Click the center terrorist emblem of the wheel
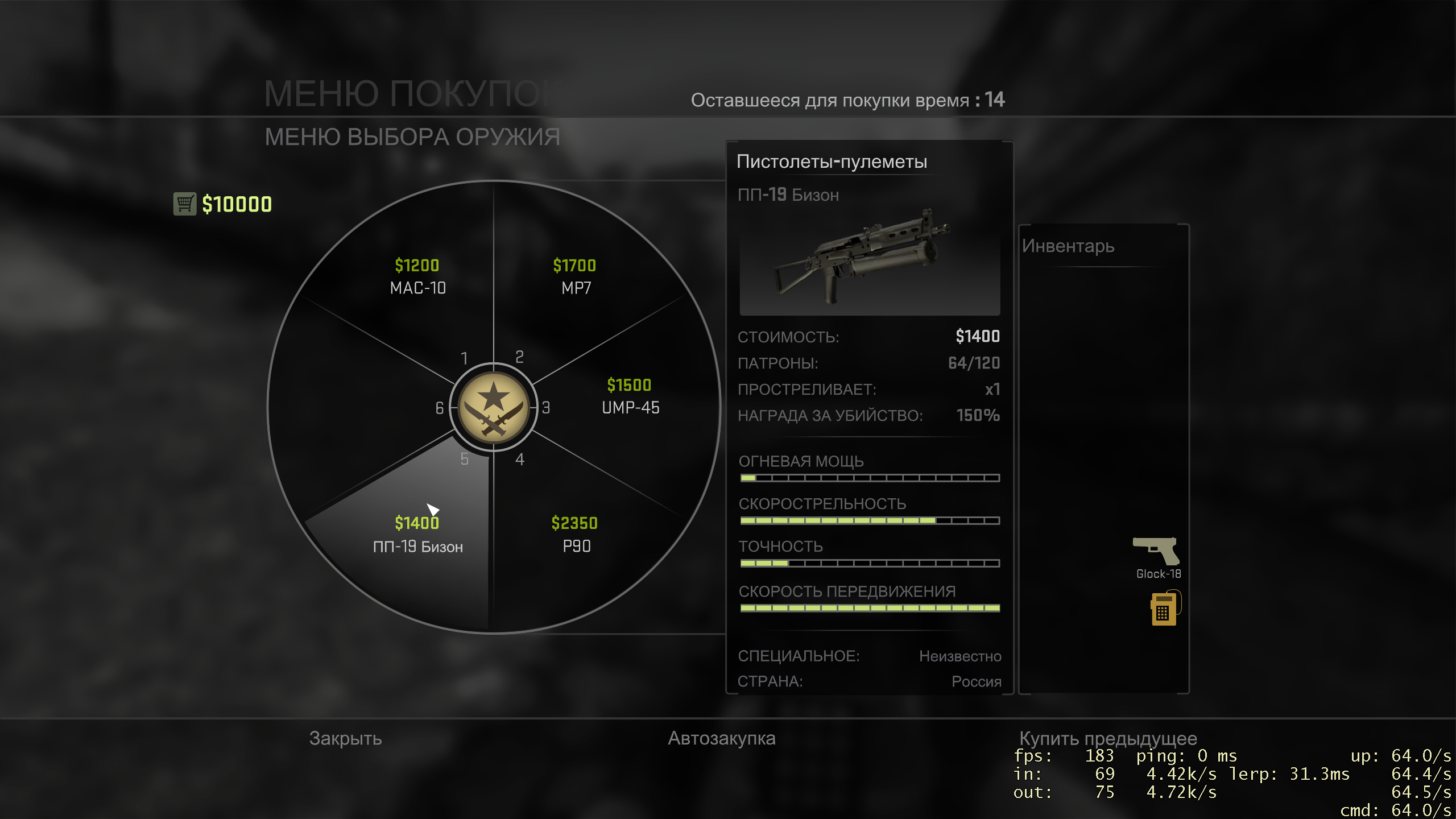 click(x=493, y=407)
